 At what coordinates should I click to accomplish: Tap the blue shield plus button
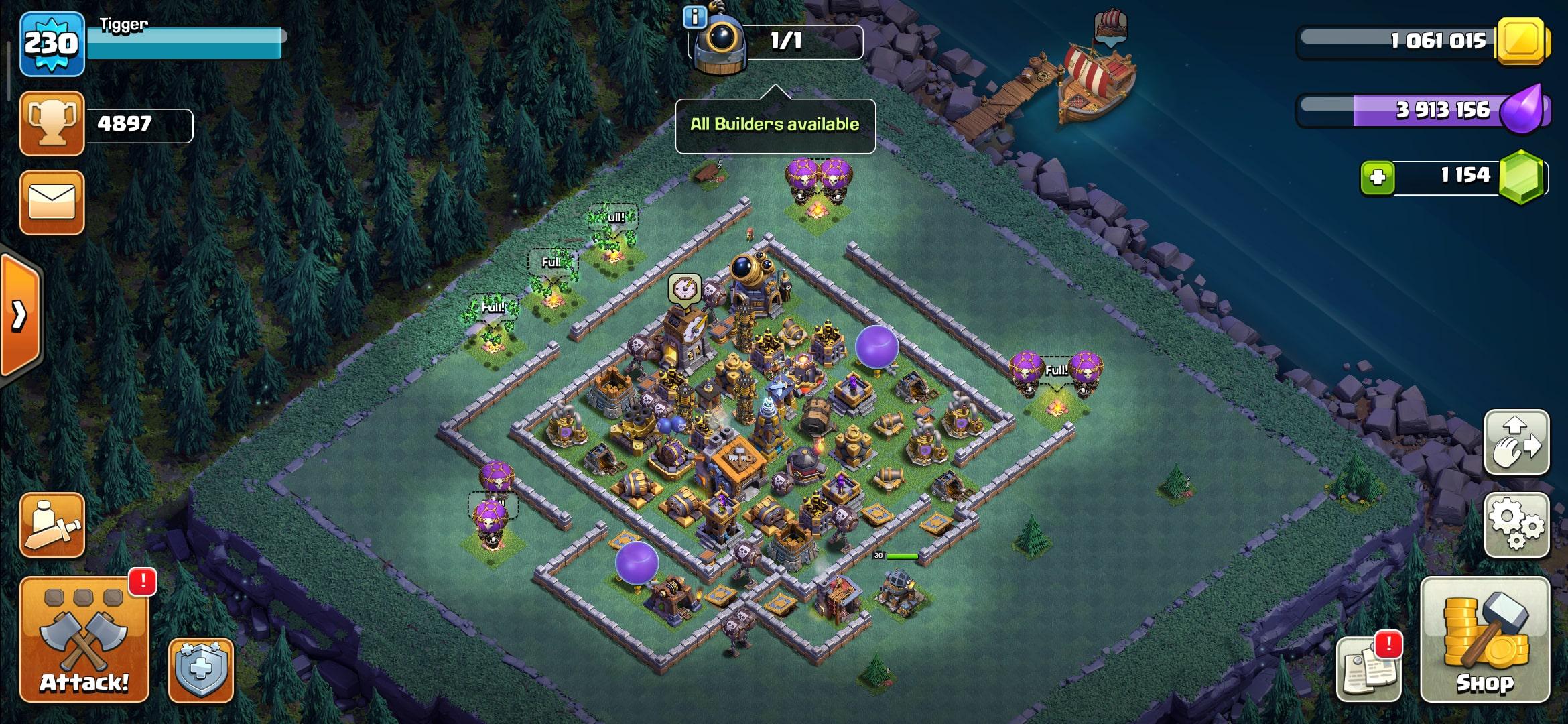(200, 670)
